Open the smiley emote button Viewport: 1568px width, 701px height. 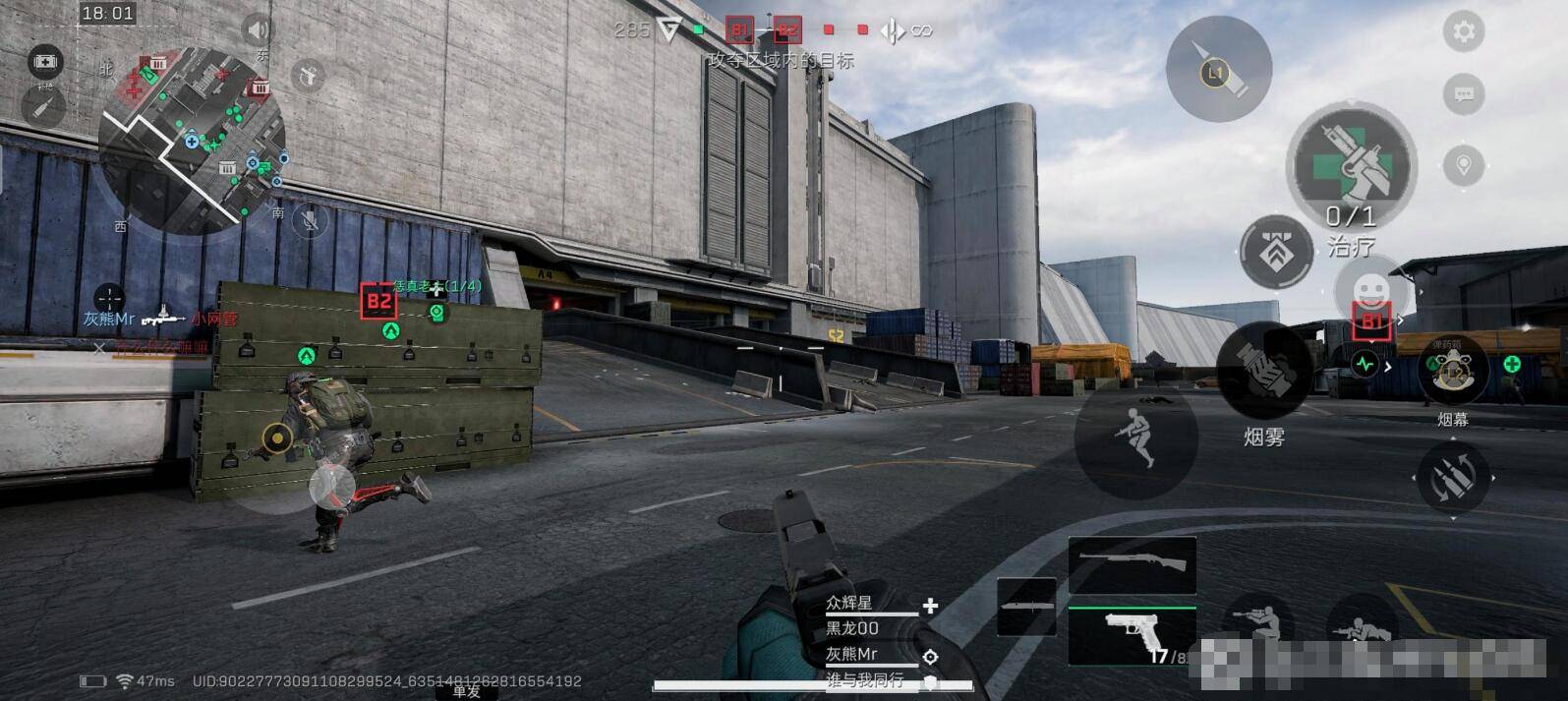[x=1369, y=290]
